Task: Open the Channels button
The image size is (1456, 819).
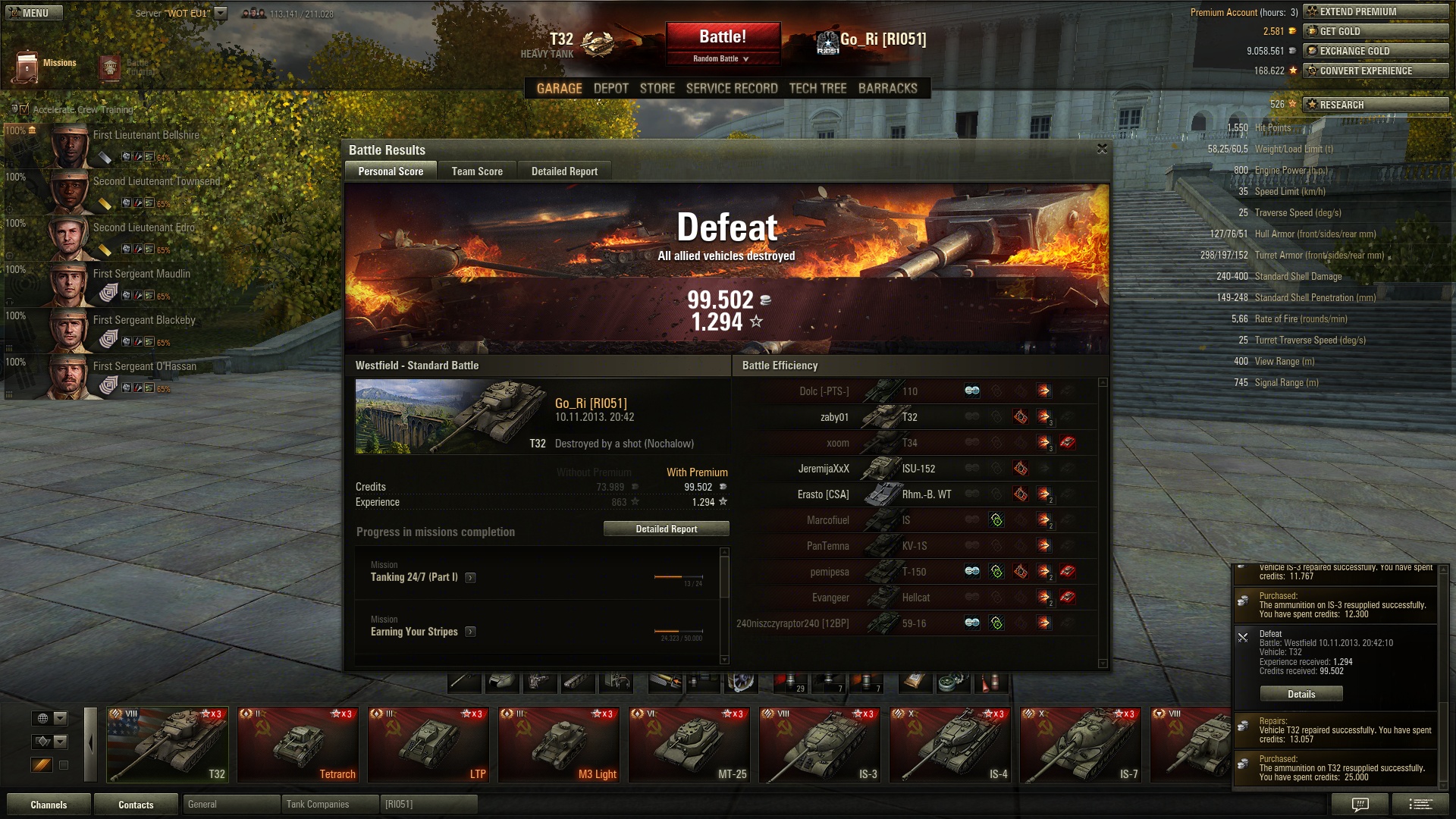Action: tap(49, 805)
